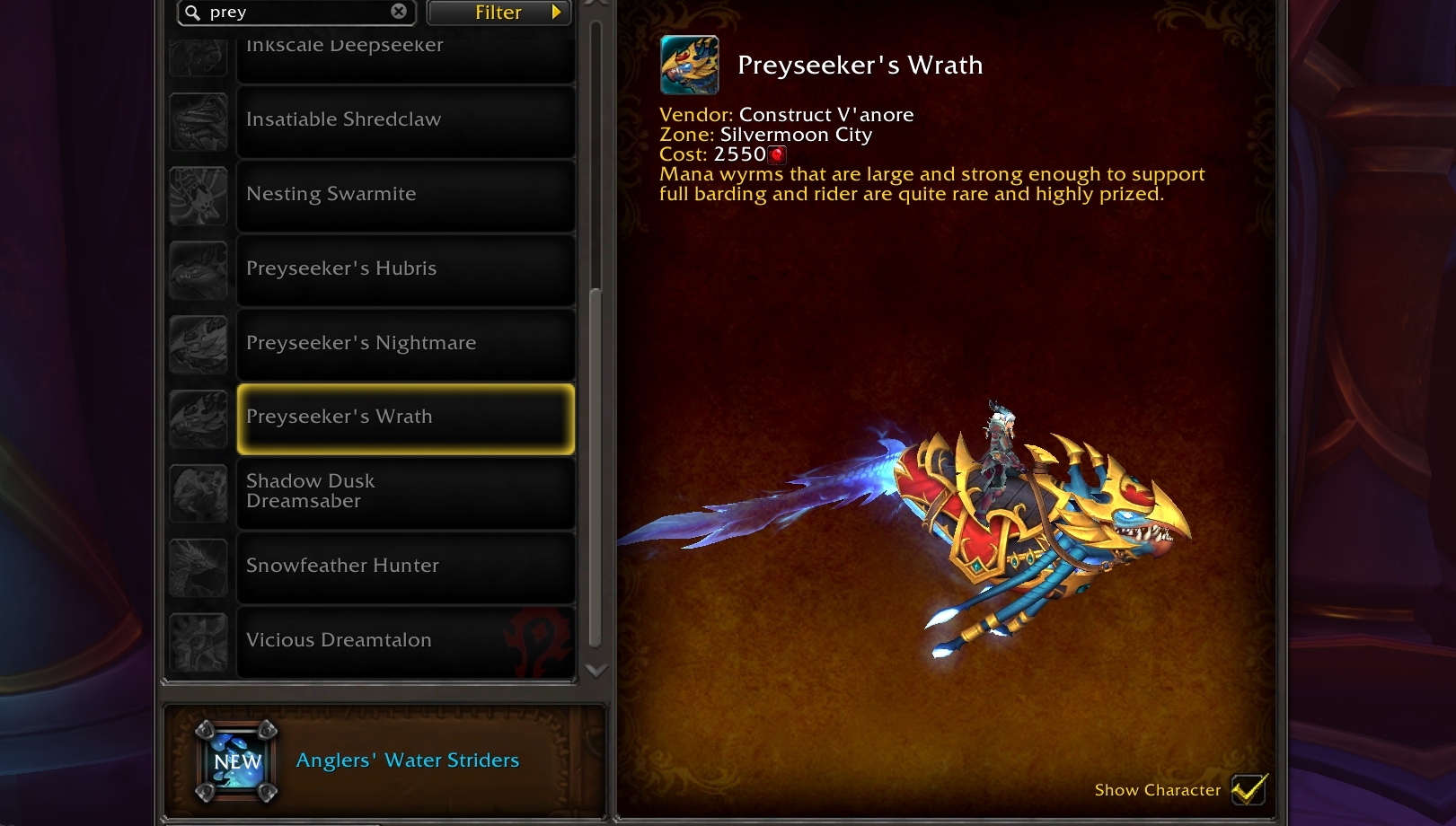Screen dimensions: 1456x826
Task: Toggle the Show Character checkbox
Action: [x=1249, y=789]
